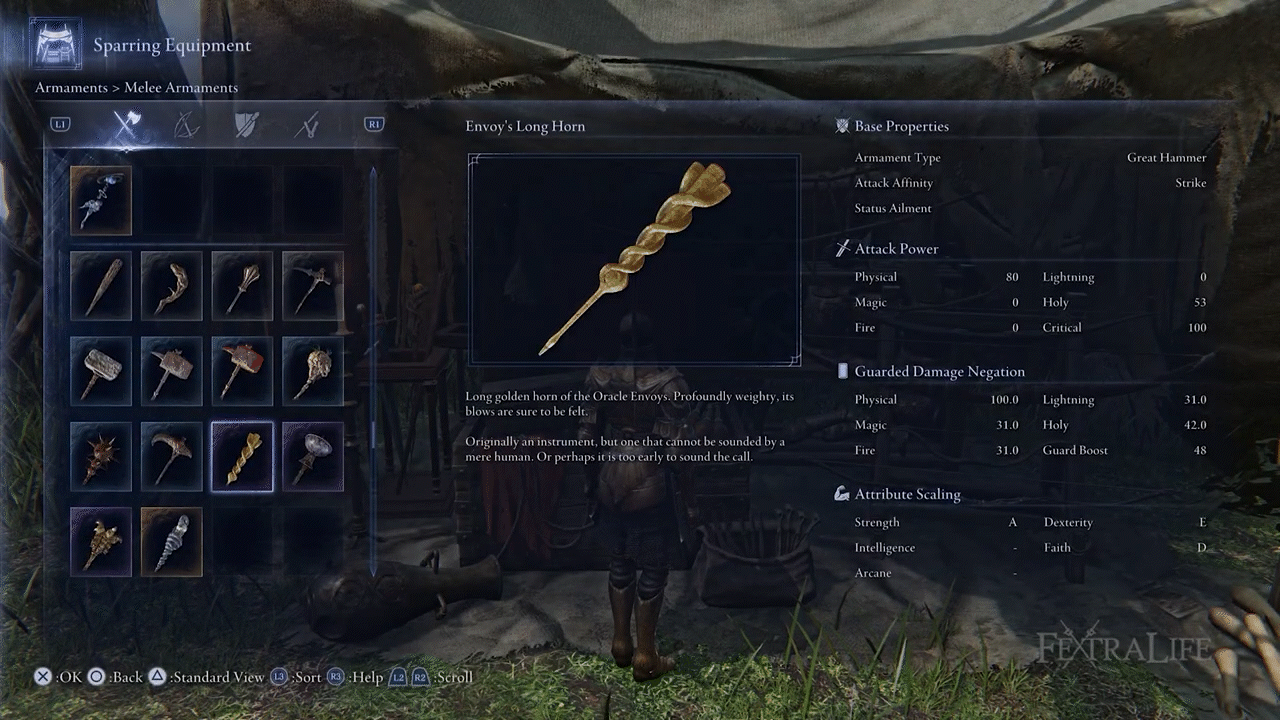The width and height of the screenshot is (1280, 720).
Task: Pick the spiral seashell hammer
Action: click(171, 542)
